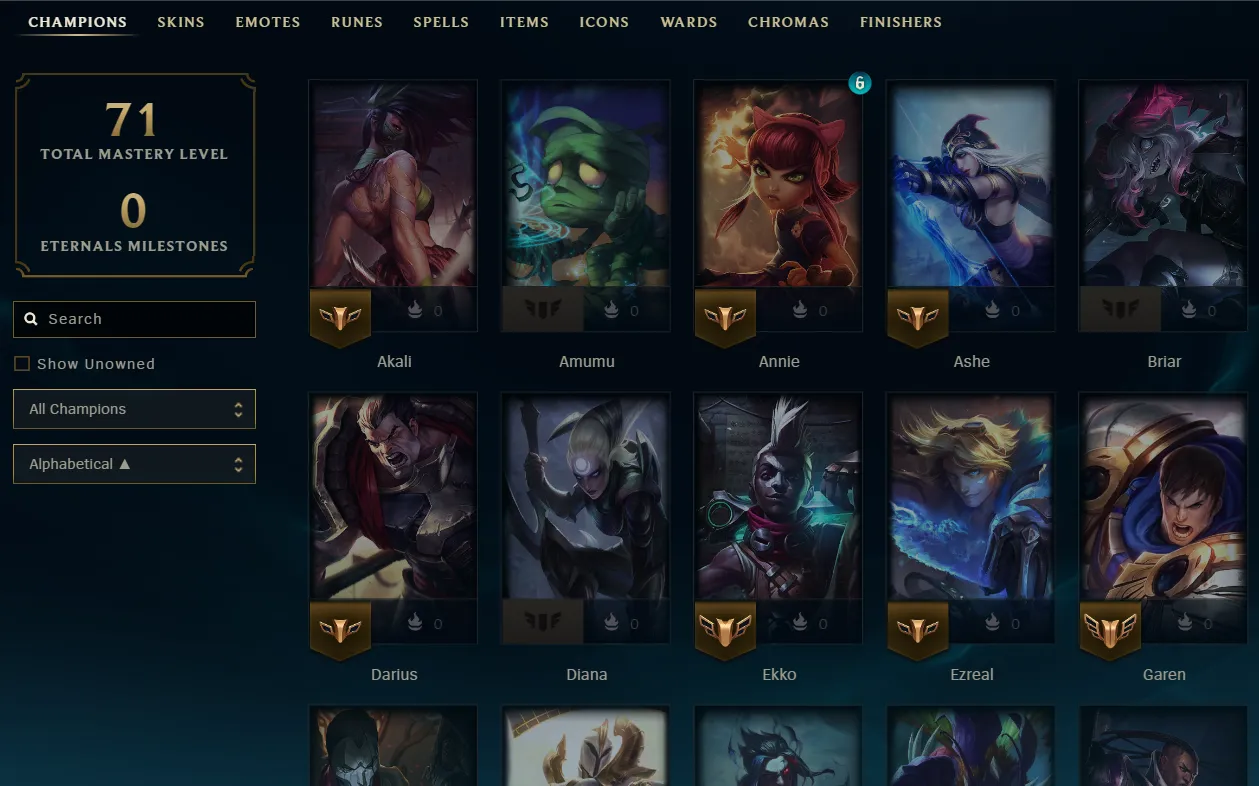Open the All Champions filter dropdown
Image resolution: width=1259 pixels, height=786 pixels.
click(x=134, y=409)
